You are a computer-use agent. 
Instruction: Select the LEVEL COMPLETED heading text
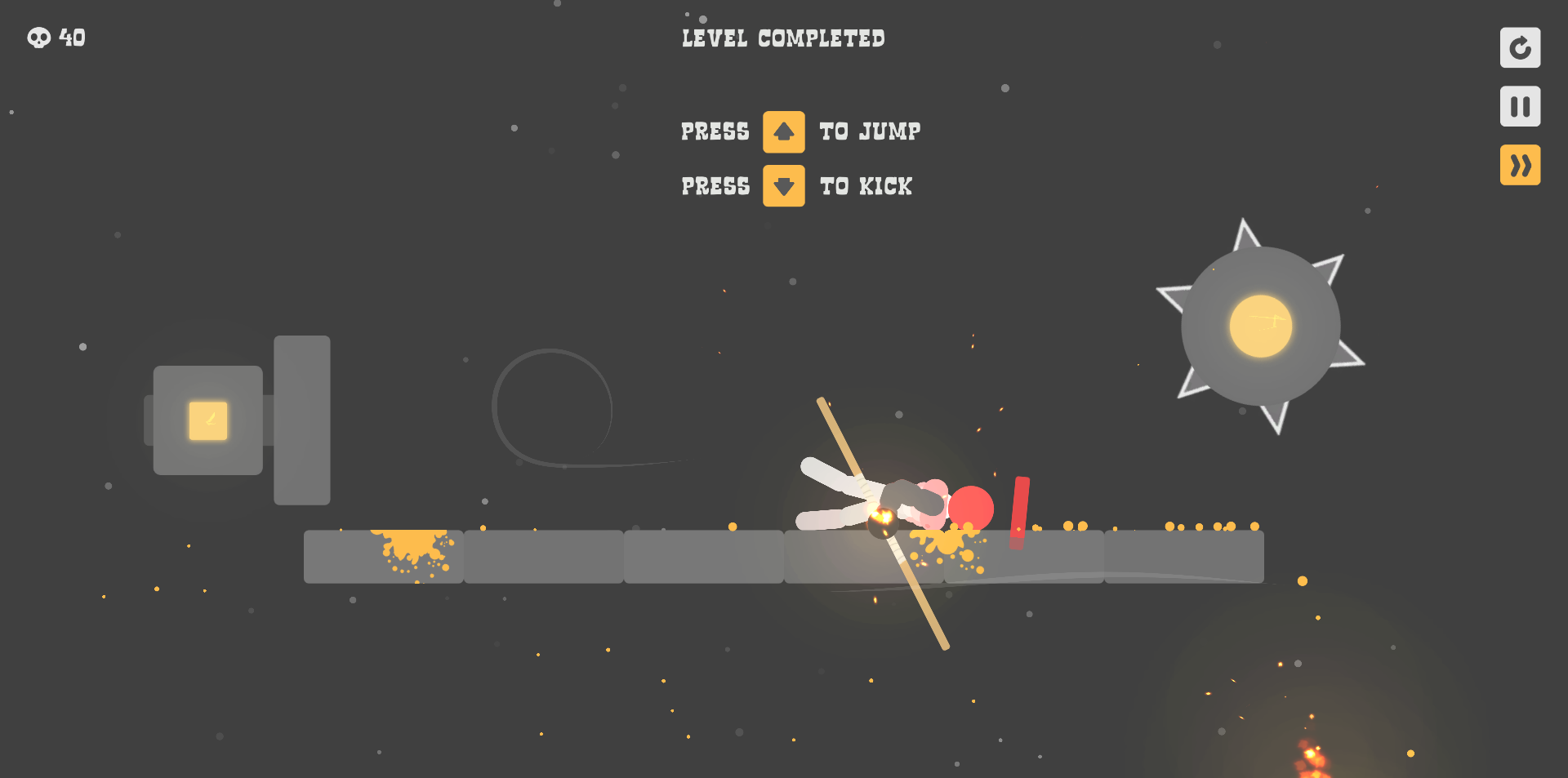click(782, 38)
